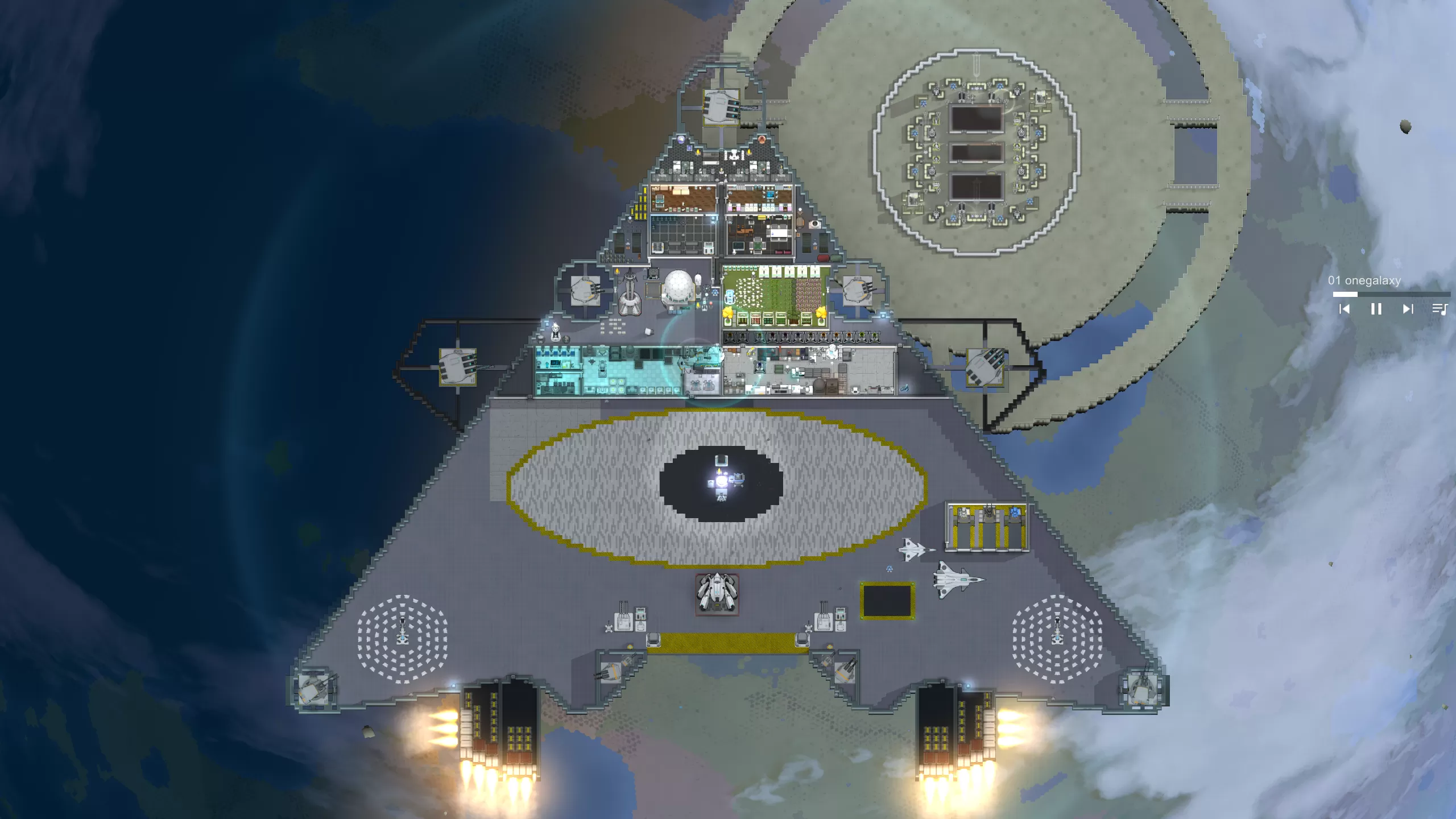Open the music playlist queue
1456x819 pixels.
coord(1440,309)
